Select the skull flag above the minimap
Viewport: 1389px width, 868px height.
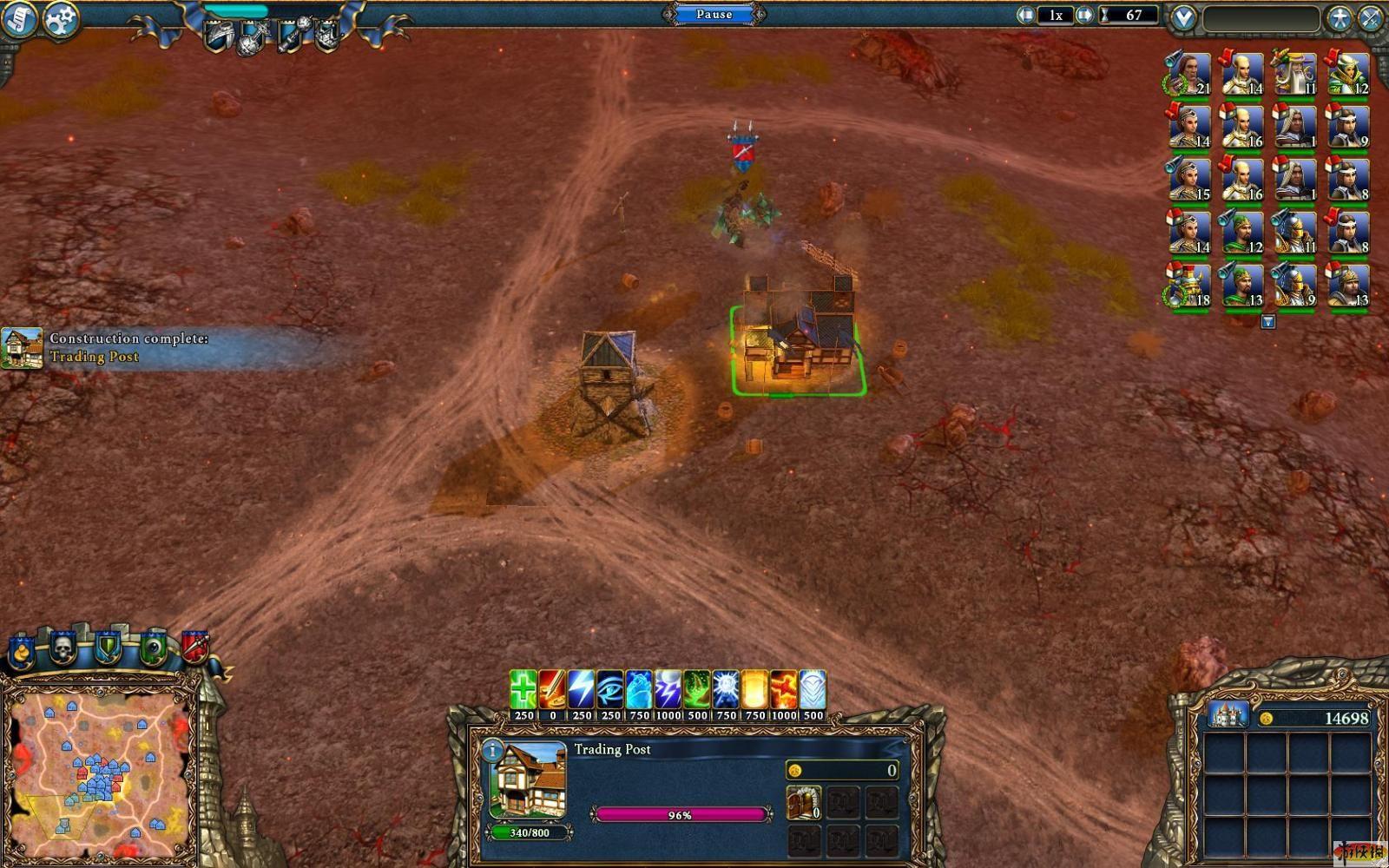tap(63, 647)
